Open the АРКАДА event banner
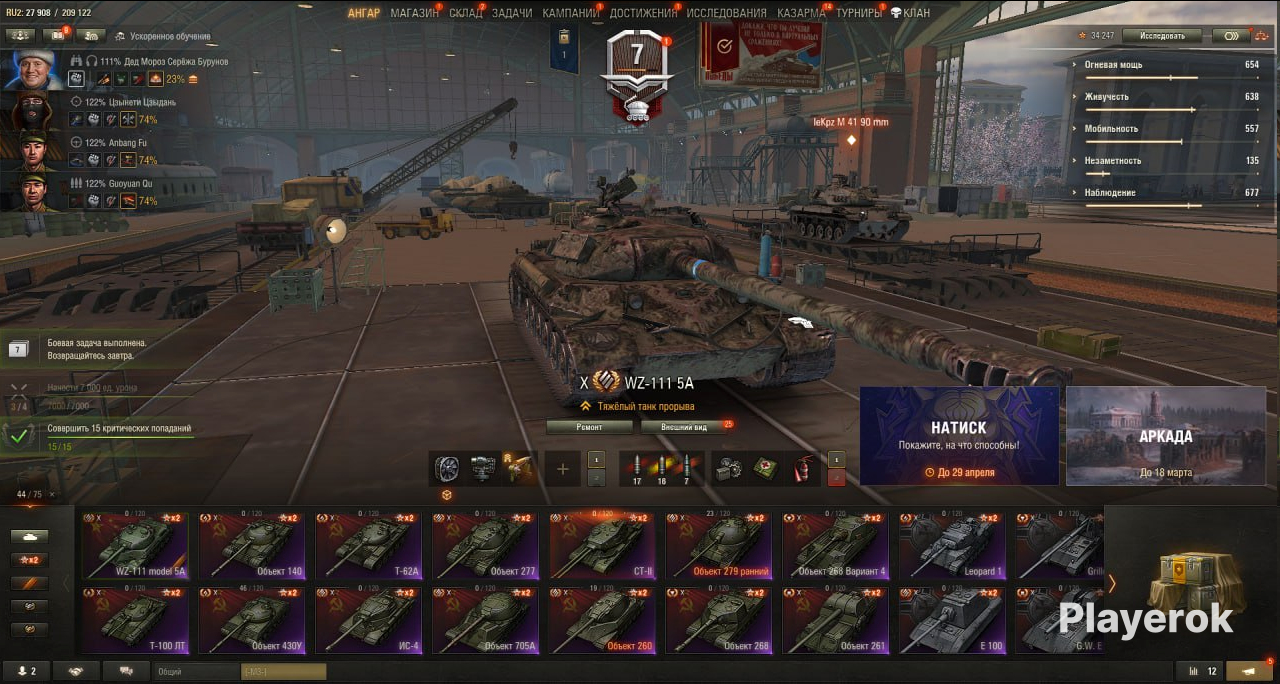Viewport: 1280px width, 684px height. [1165, 436]
